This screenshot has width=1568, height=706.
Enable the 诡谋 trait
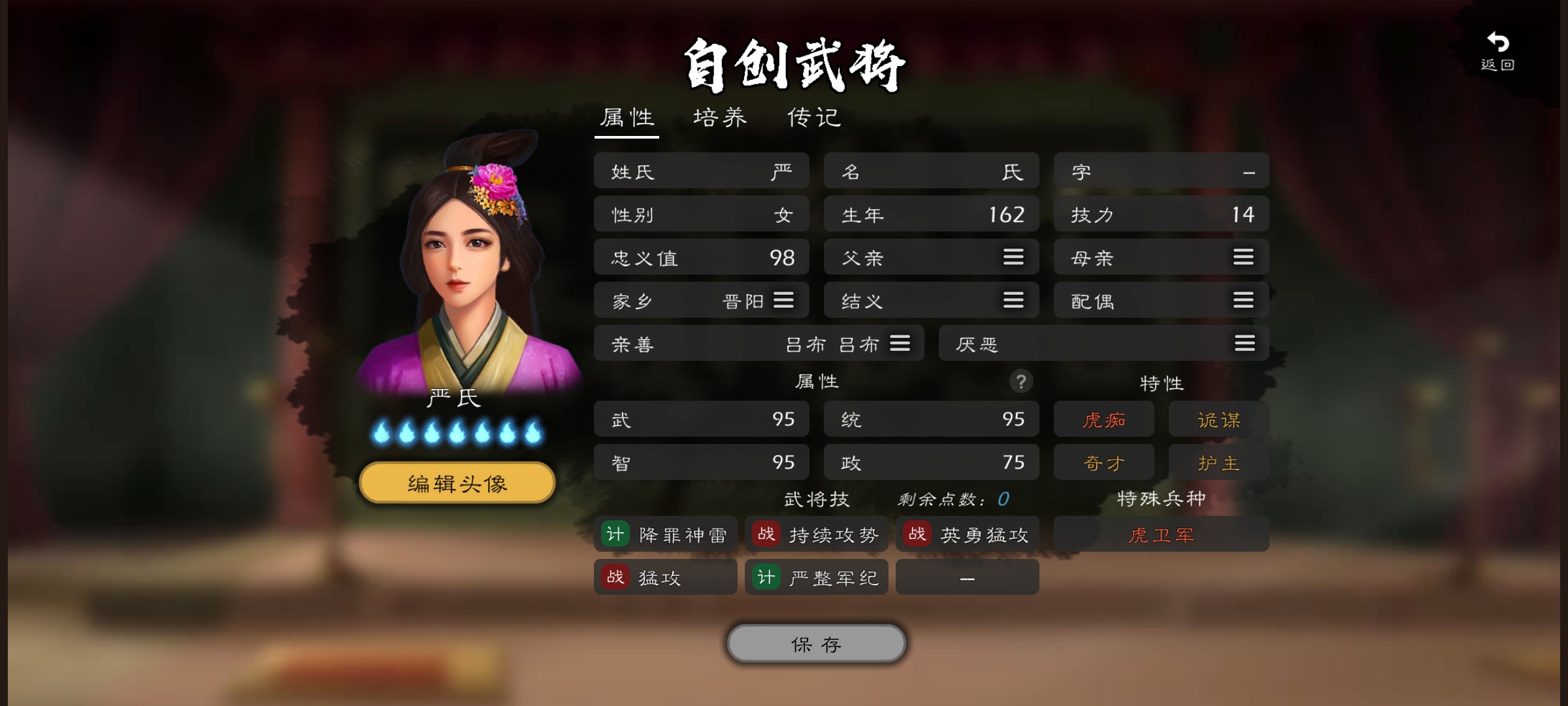[1218, 419]
